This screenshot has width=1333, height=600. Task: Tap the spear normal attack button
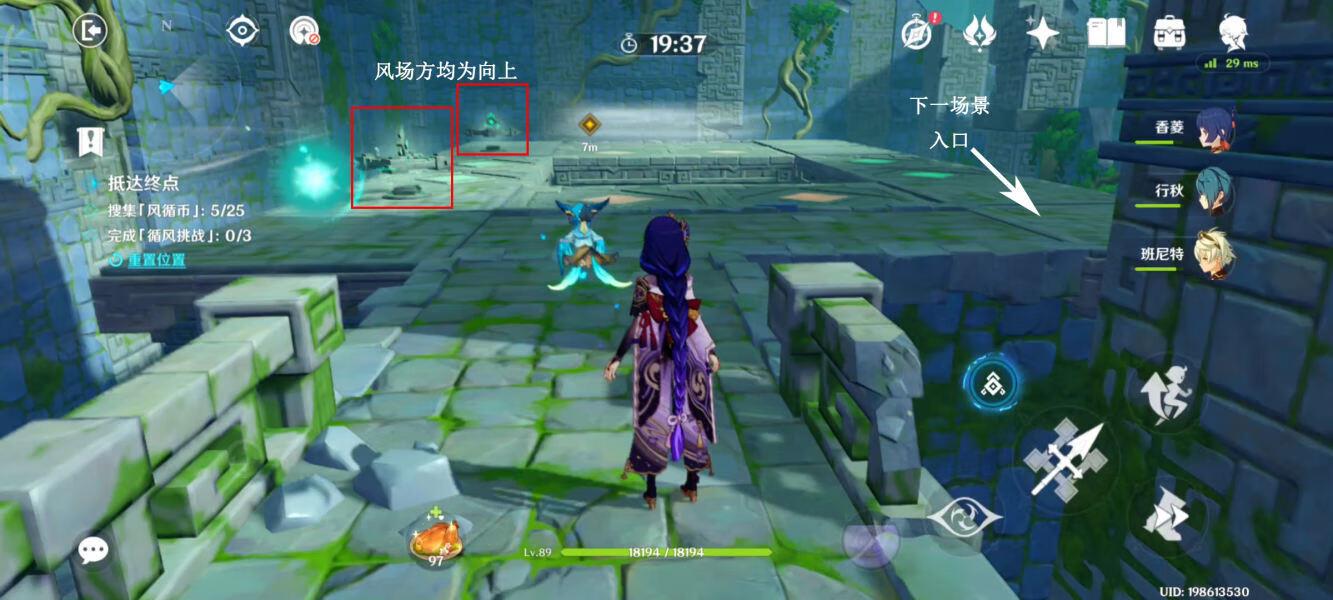click(1066, 461)
